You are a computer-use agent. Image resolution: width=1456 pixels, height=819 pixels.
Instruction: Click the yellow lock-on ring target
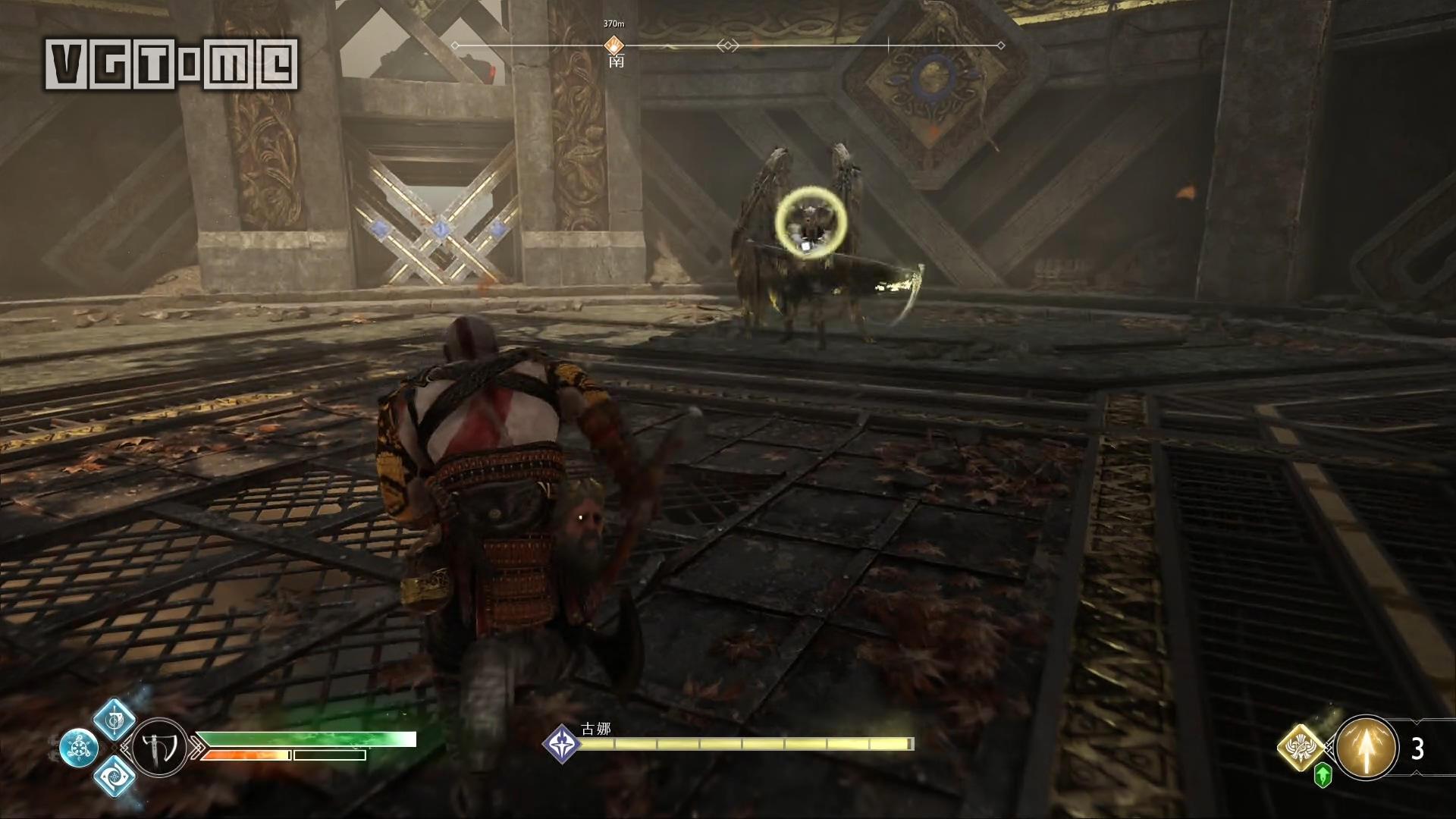tap(811, 221)
